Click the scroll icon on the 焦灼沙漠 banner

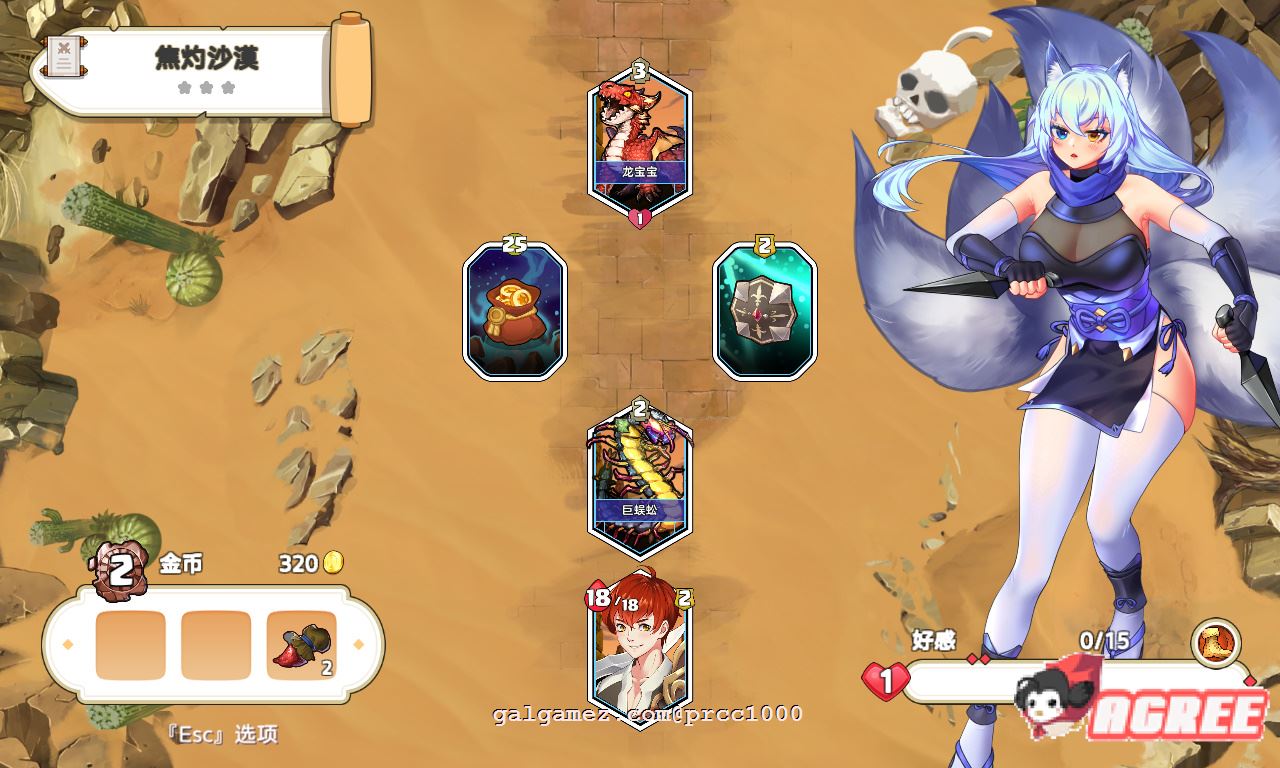[64, 55]
